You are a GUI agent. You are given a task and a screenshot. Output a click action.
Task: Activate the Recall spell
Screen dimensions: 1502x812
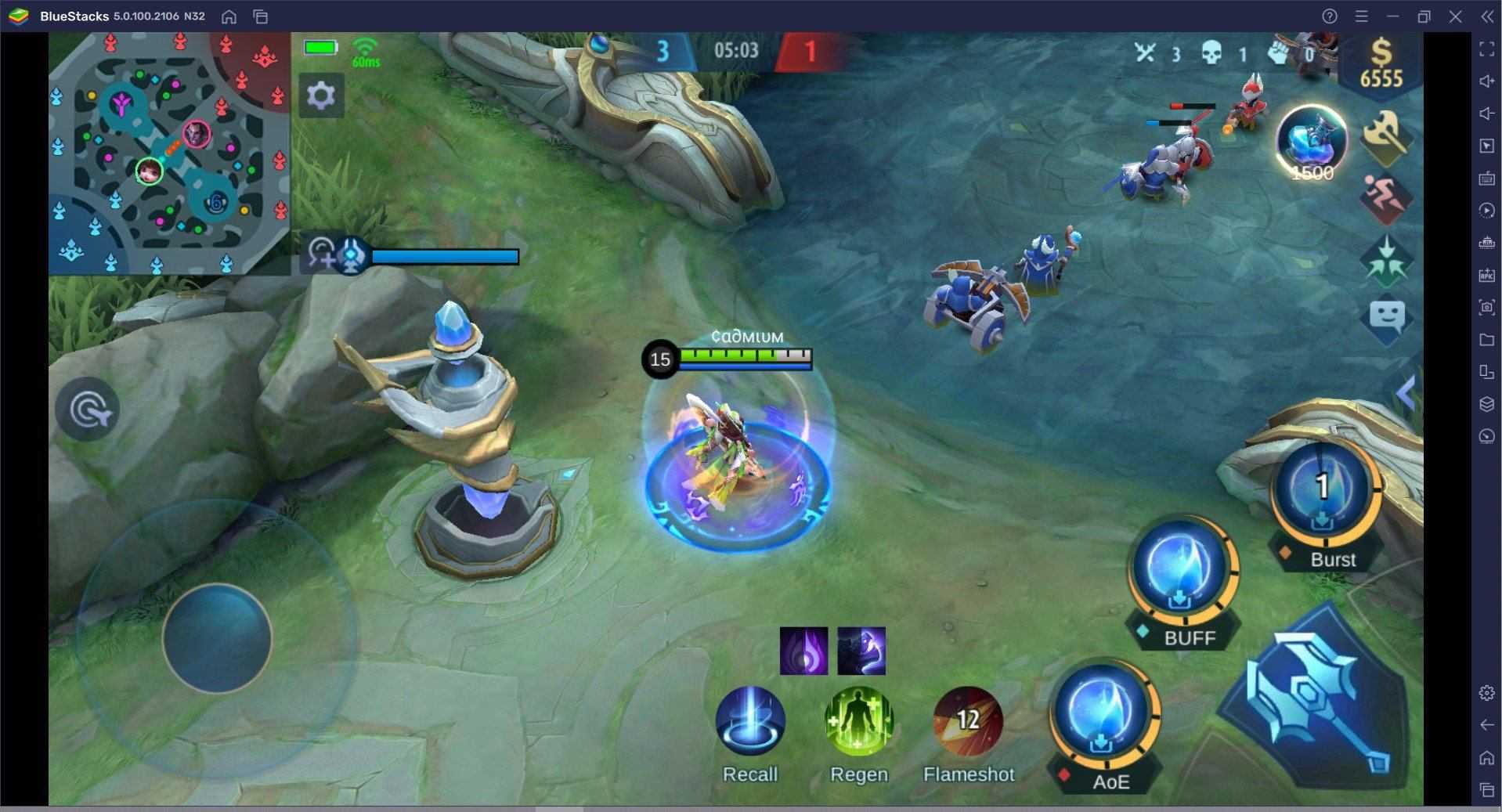(x=749, y=722)
